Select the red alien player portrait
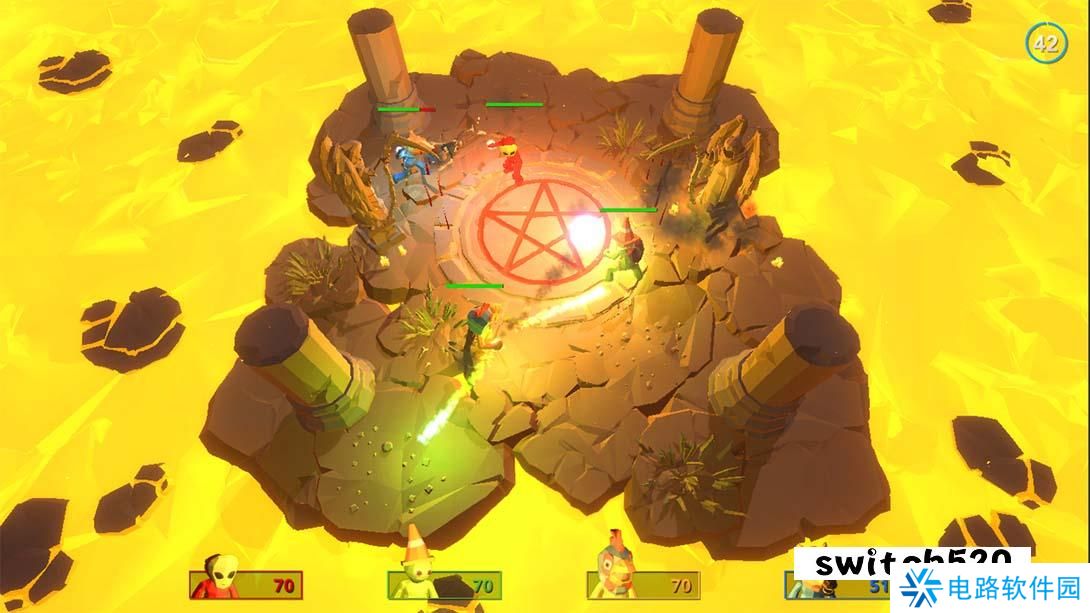The image size is (1090, 613). click(219, 576)
